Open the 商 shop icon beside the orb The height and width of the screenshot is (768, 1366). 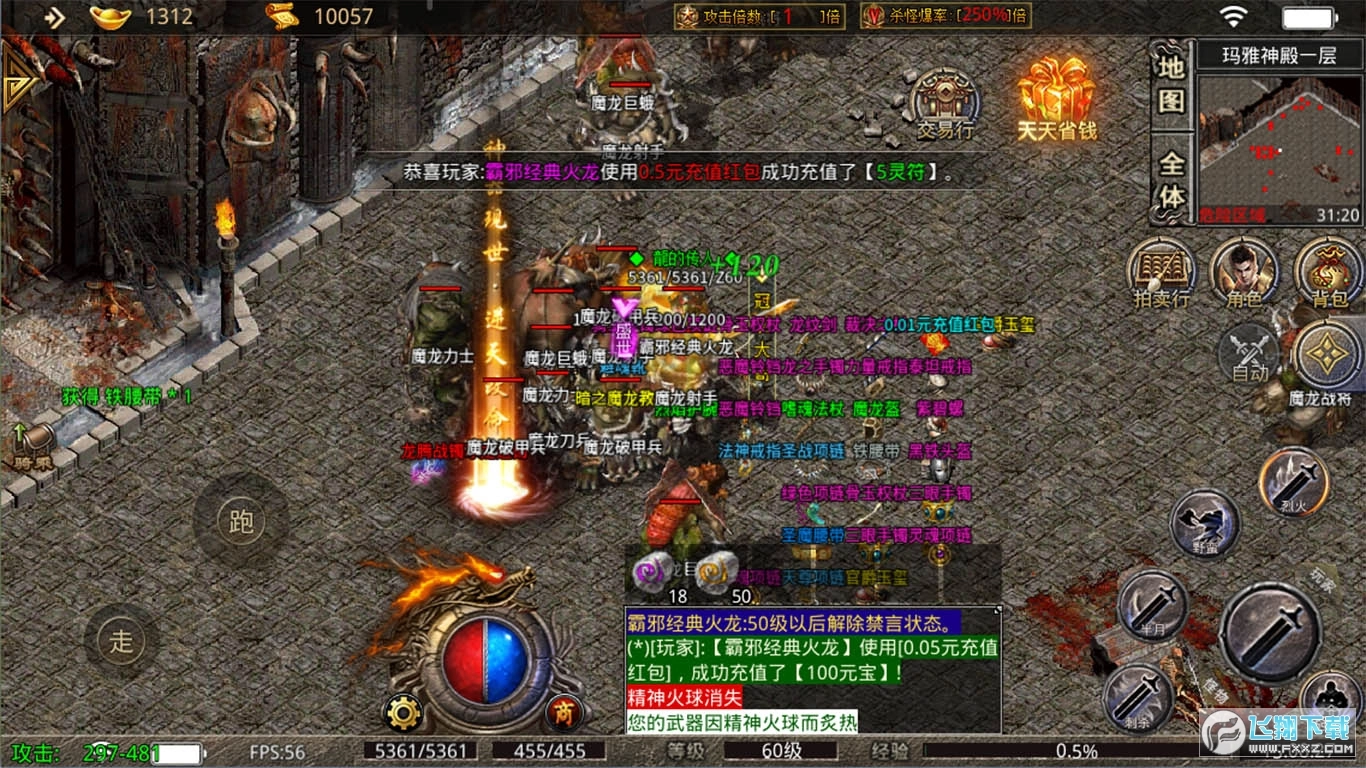coord(563,713)
